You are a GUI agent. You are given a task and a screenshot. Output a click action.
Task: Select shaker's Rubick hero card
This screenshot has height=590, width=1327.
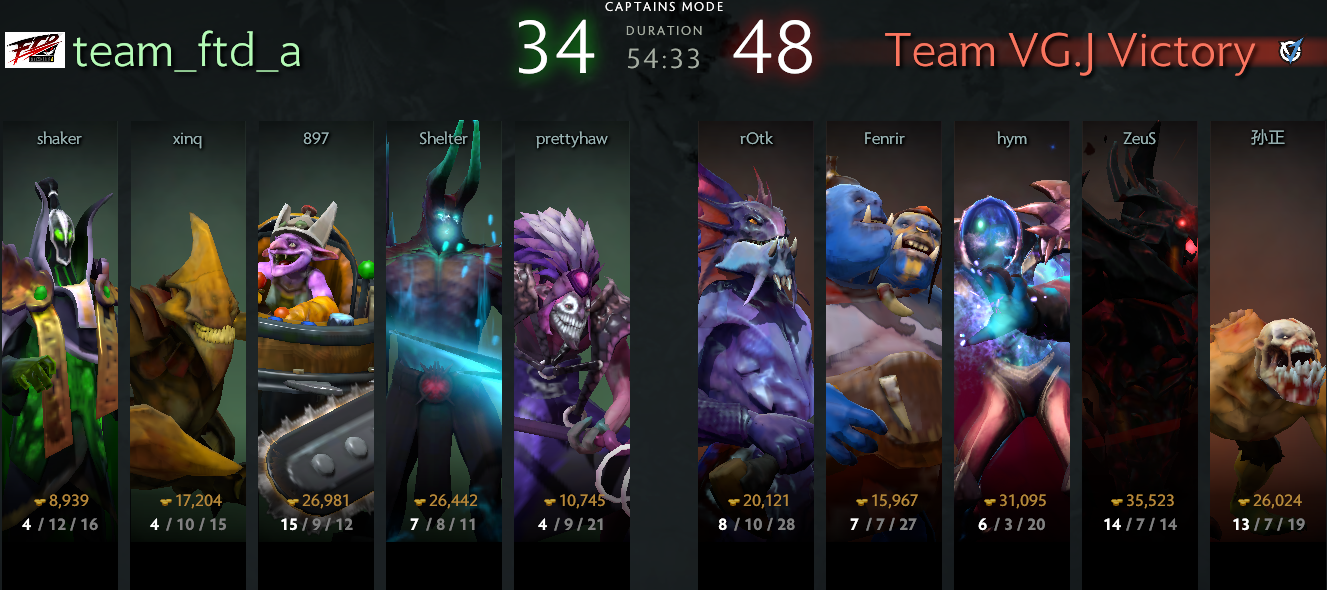pos(59,320)
